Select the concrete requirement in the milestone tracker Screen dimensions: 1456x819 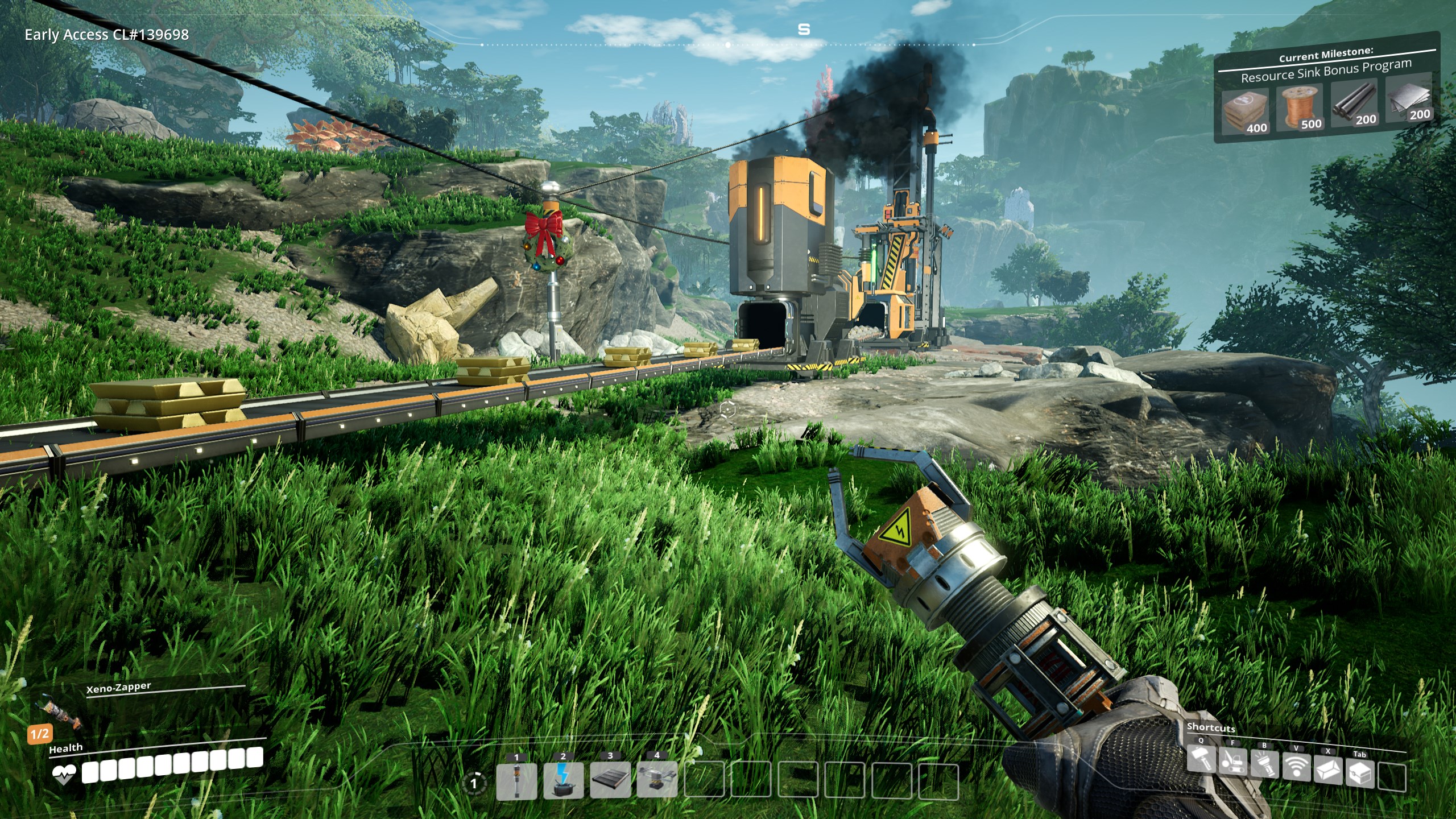pos(1246,114)
